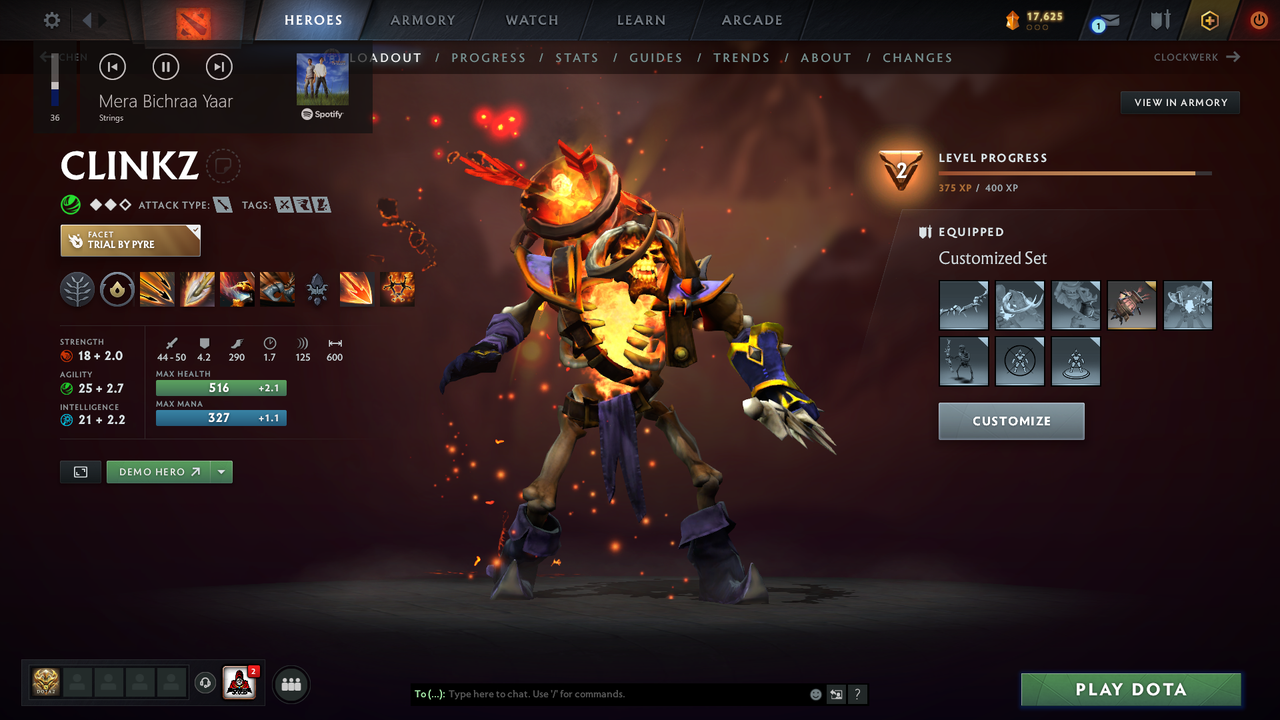This screenshot has width=1280, height=720.
Task: Open the Guides section
Action: (x=656, y=57)
